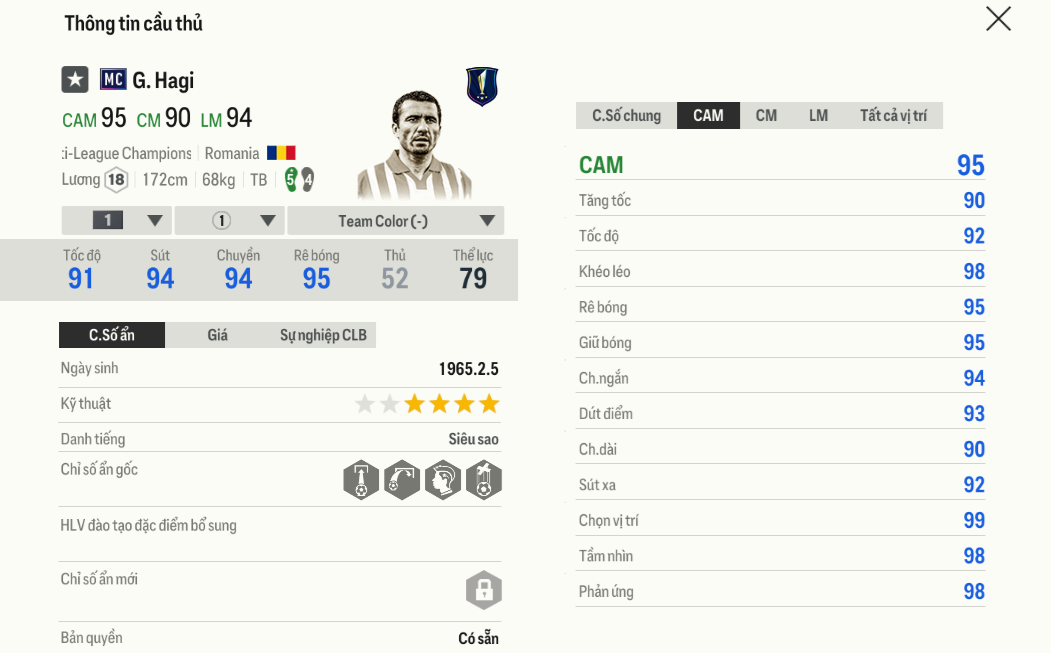View the Tất cả vị trí tab
Viewport: 1051px width, 653px height.
[892, 116]
